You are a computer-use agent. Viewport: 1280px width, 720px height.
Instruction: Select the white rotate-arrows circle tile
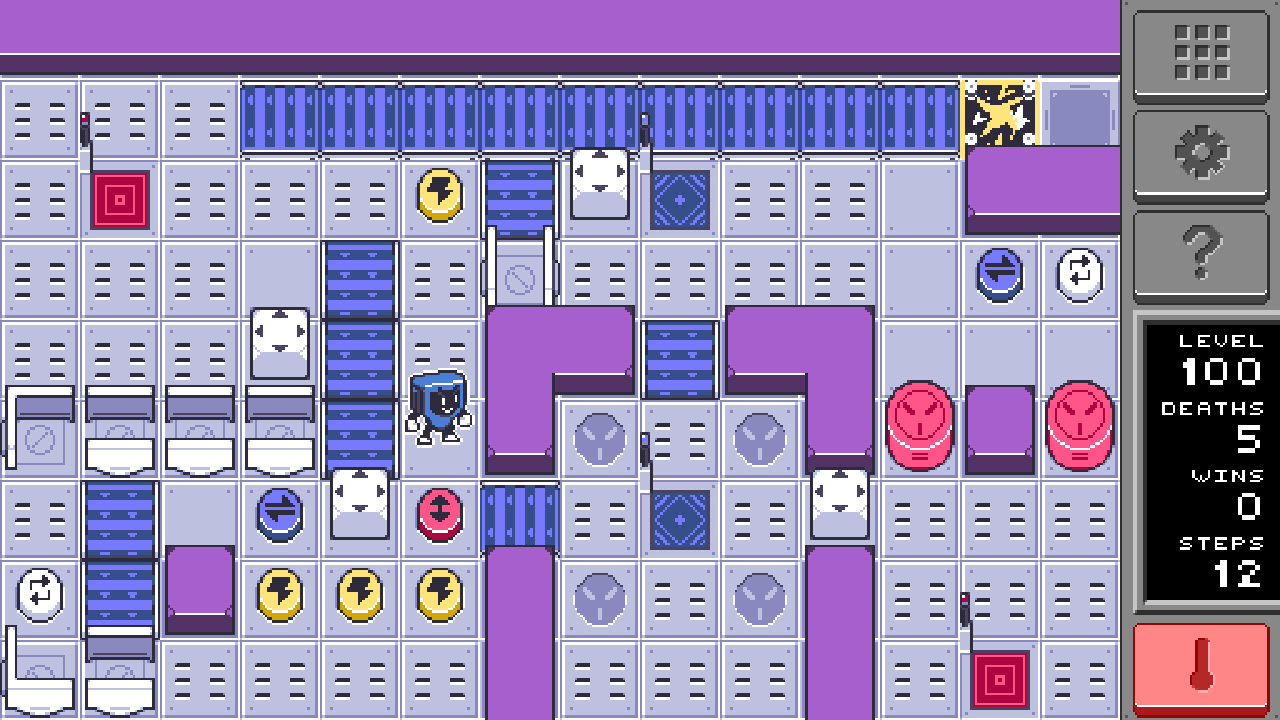coord(1079,277)
